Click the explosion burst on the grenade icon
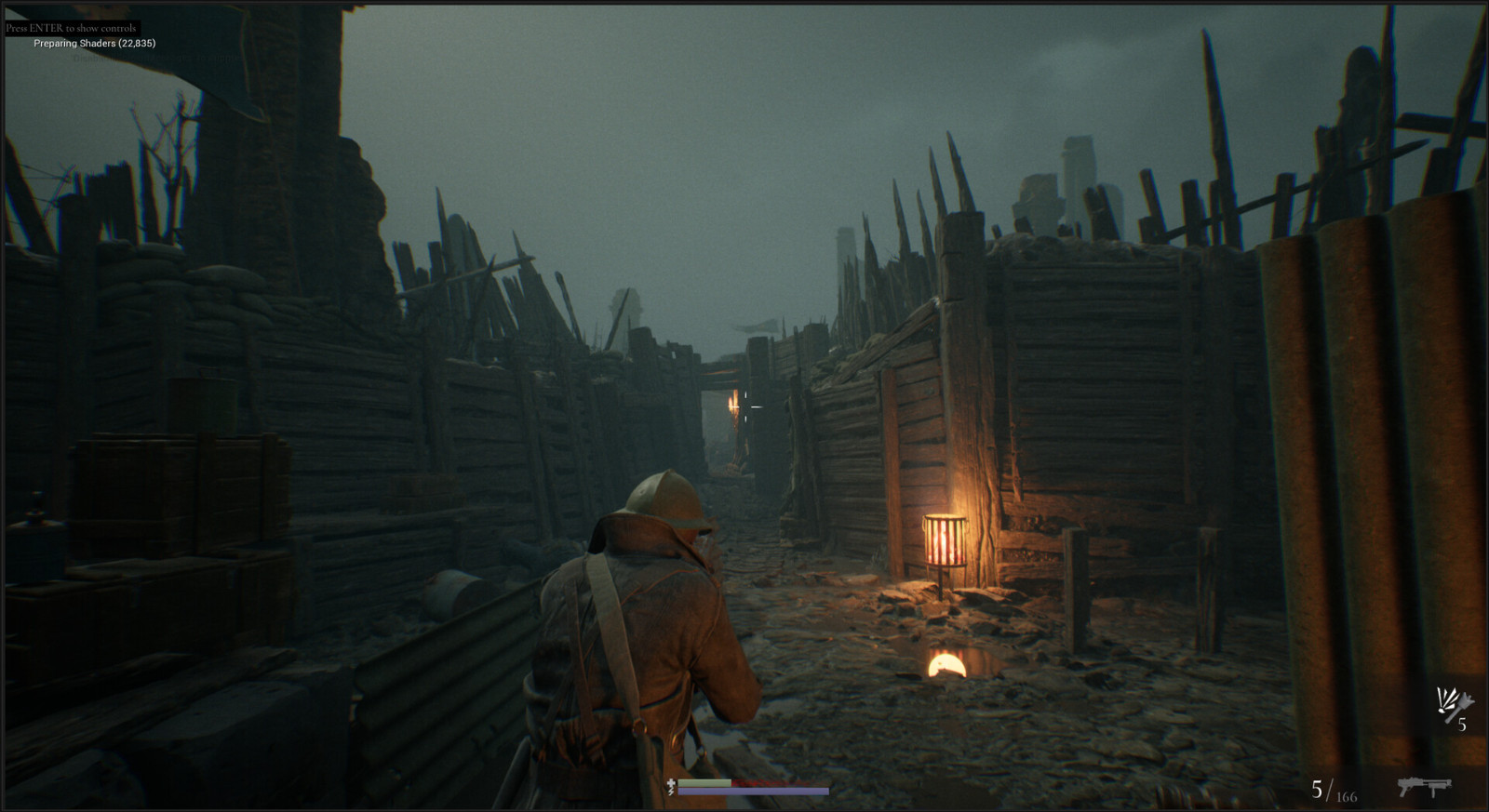 1446,699
